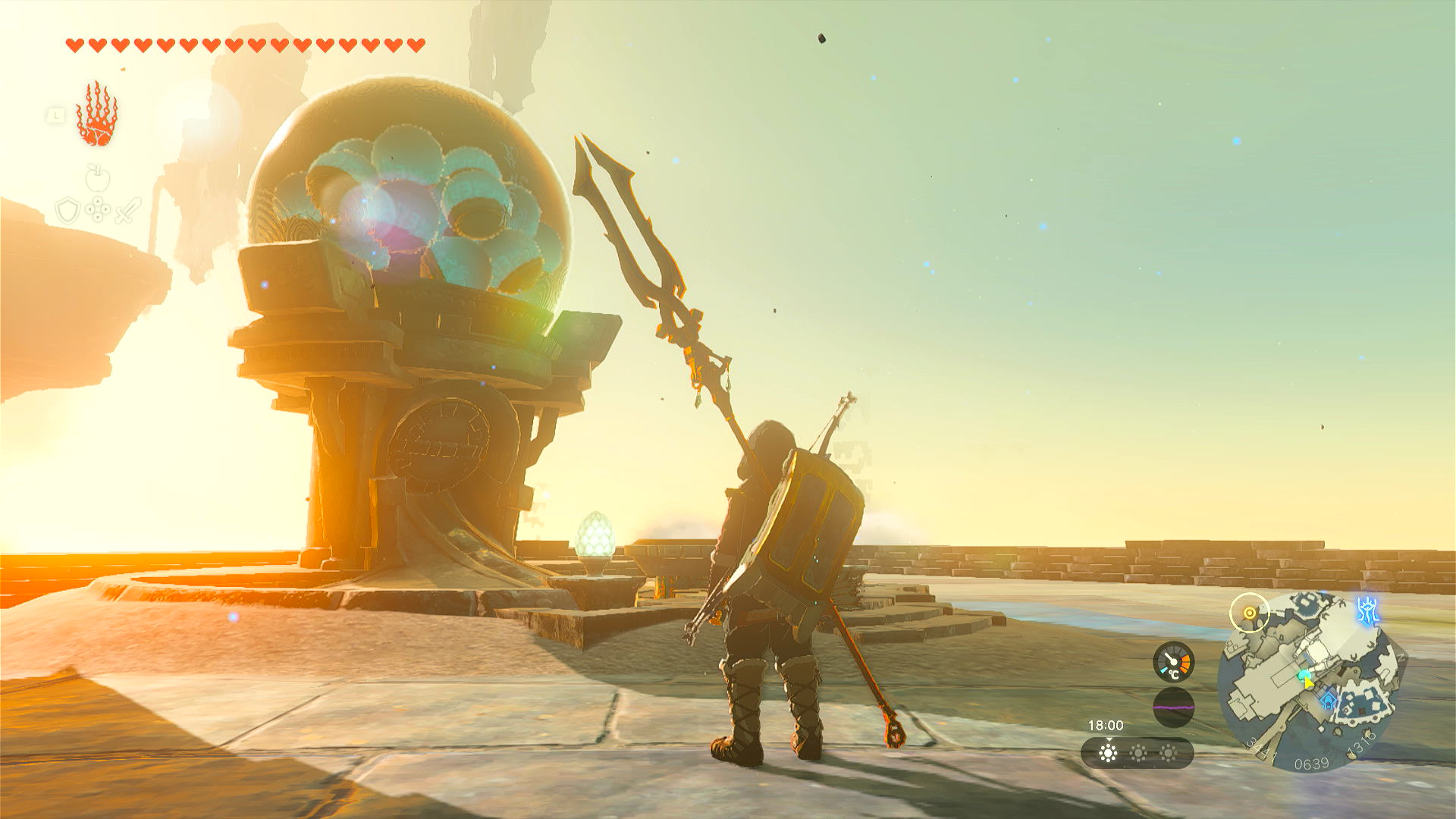Activate the orange Ultrahand ability icon
Image resolution: width=1456 pixels, height=819 pixels.
coord(96,115)
